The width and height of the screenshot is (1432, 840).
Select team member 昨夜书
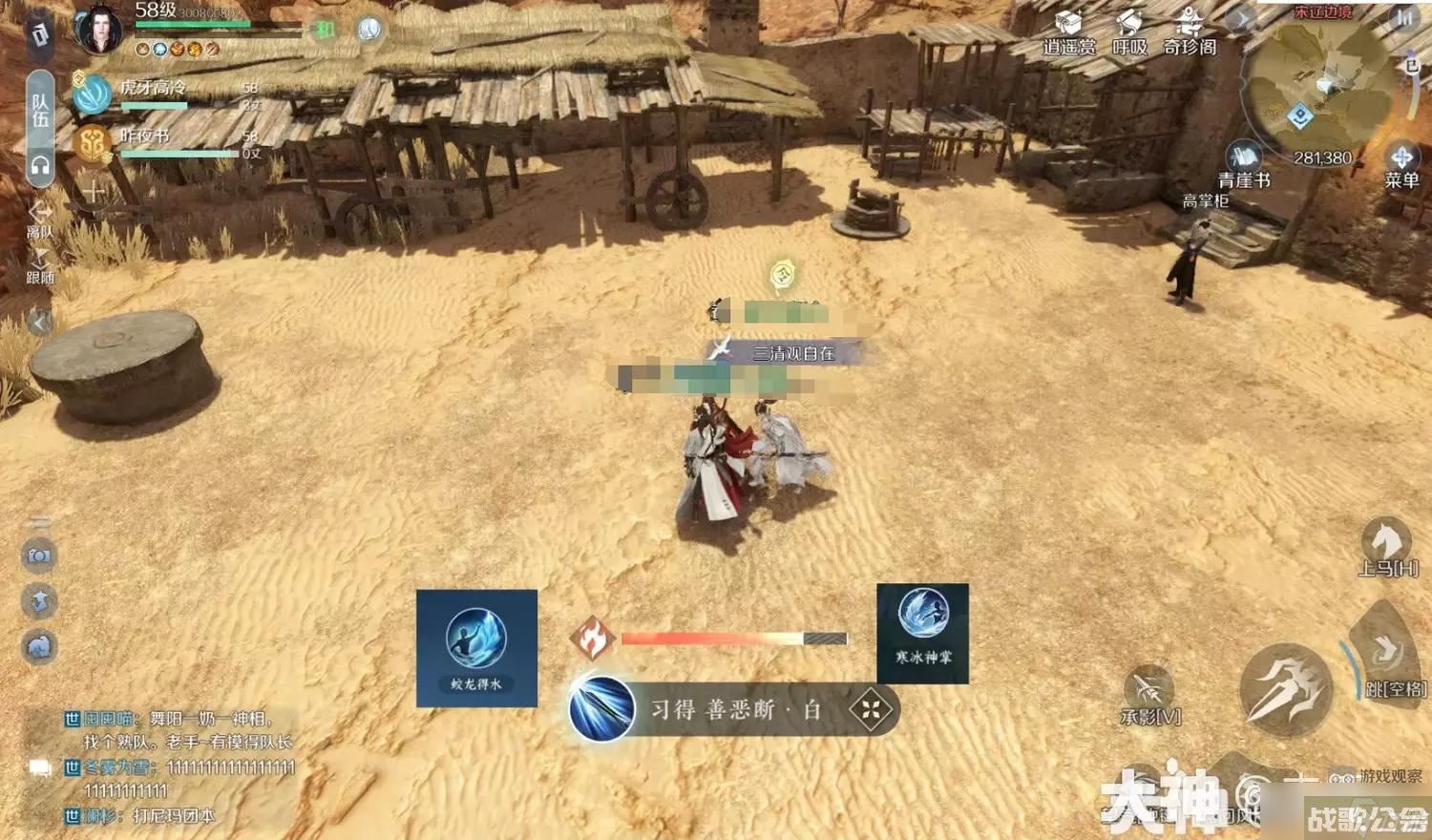tap(93, 143)
